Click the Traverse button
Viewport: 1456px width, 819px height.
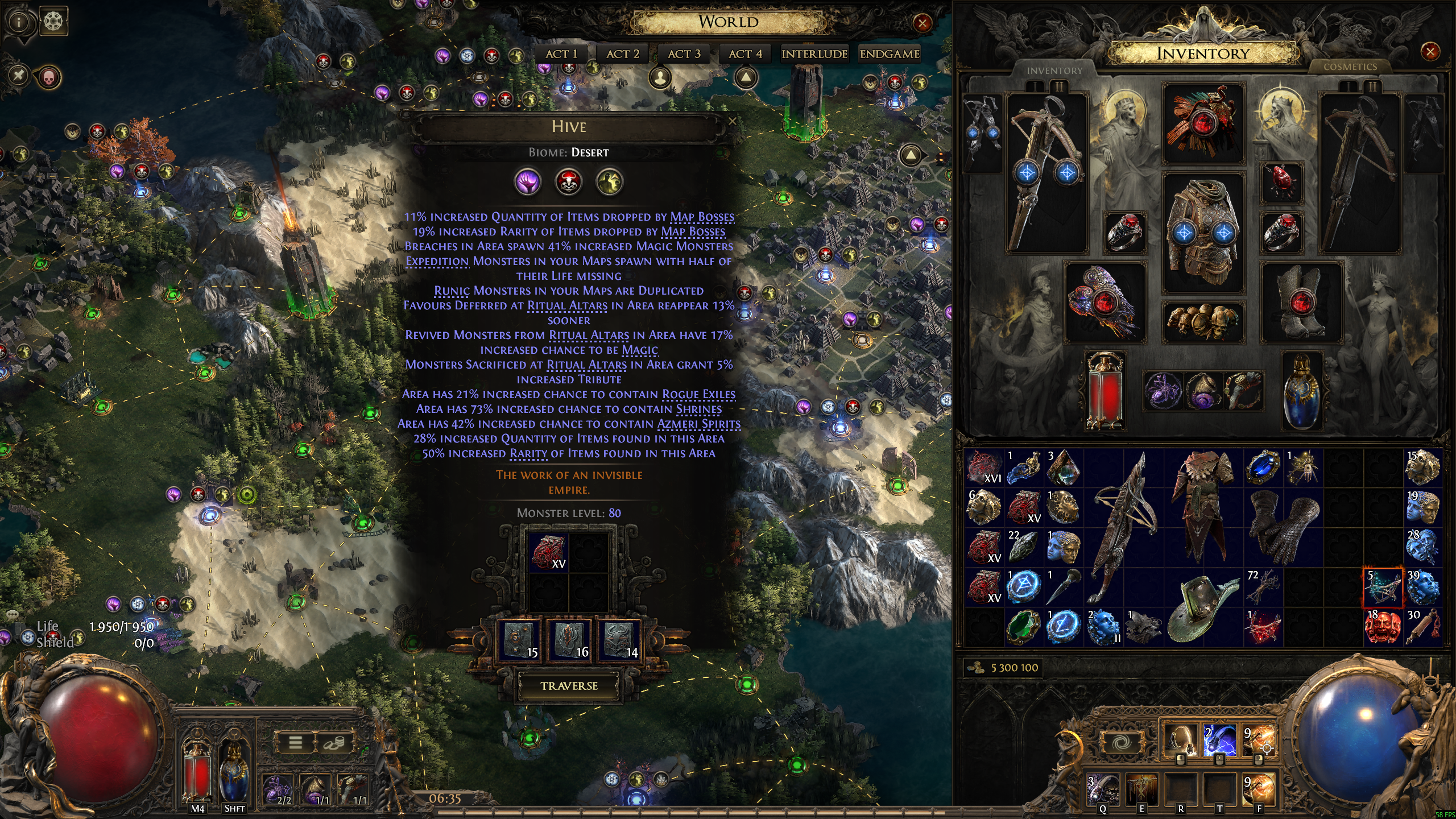(569, 686)
